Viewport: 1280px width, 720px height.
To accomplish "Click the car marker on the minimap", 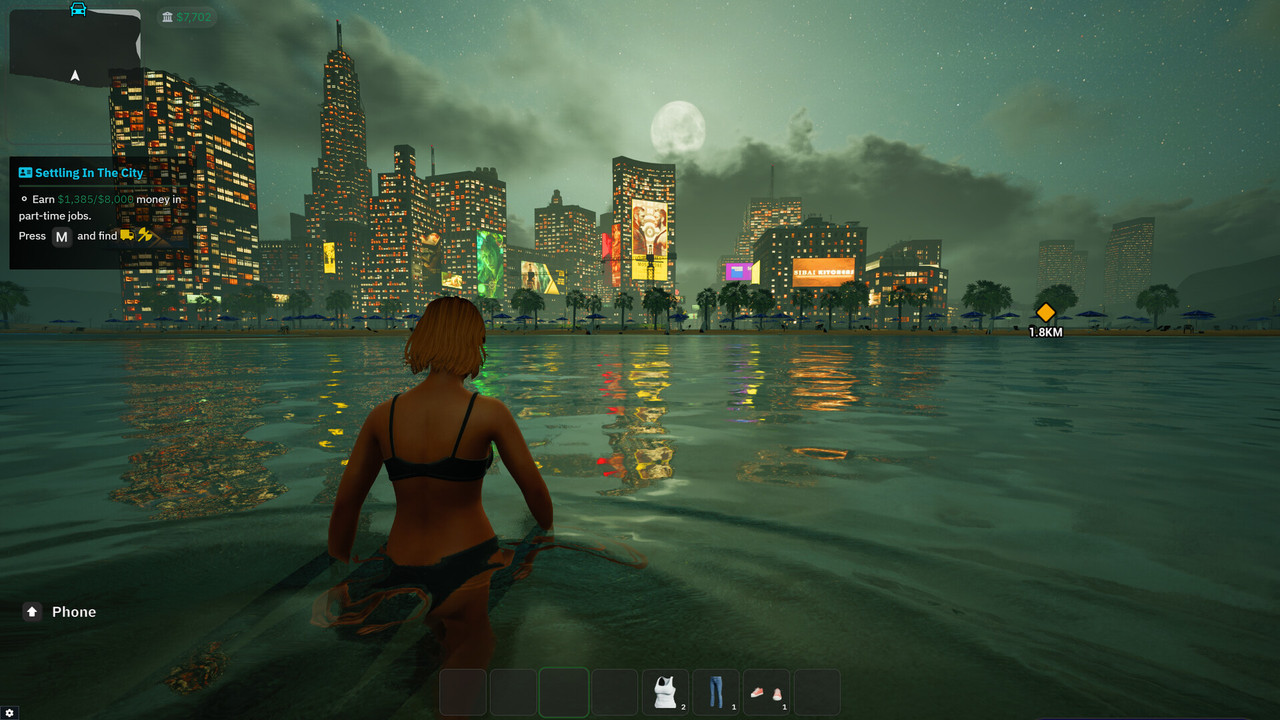I will point(78,9).
